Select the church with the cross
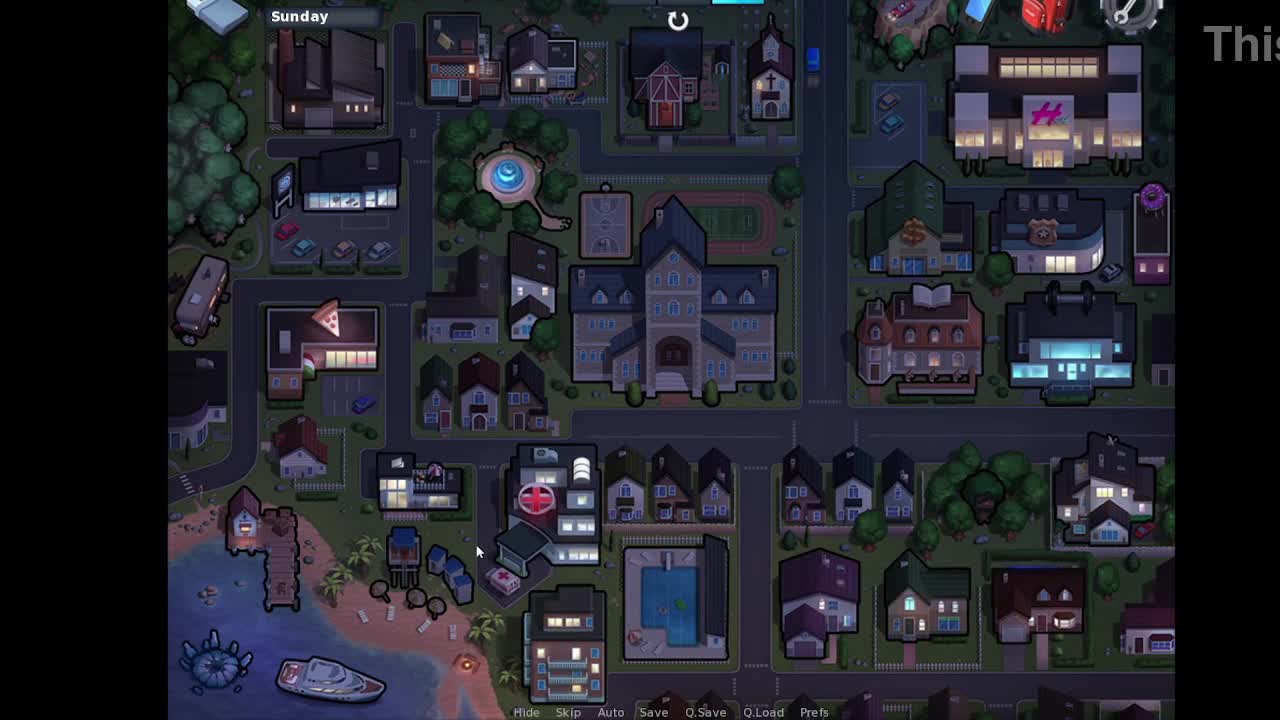The height and width of the screenshot is (720, 1280). [x=771, y=73]
